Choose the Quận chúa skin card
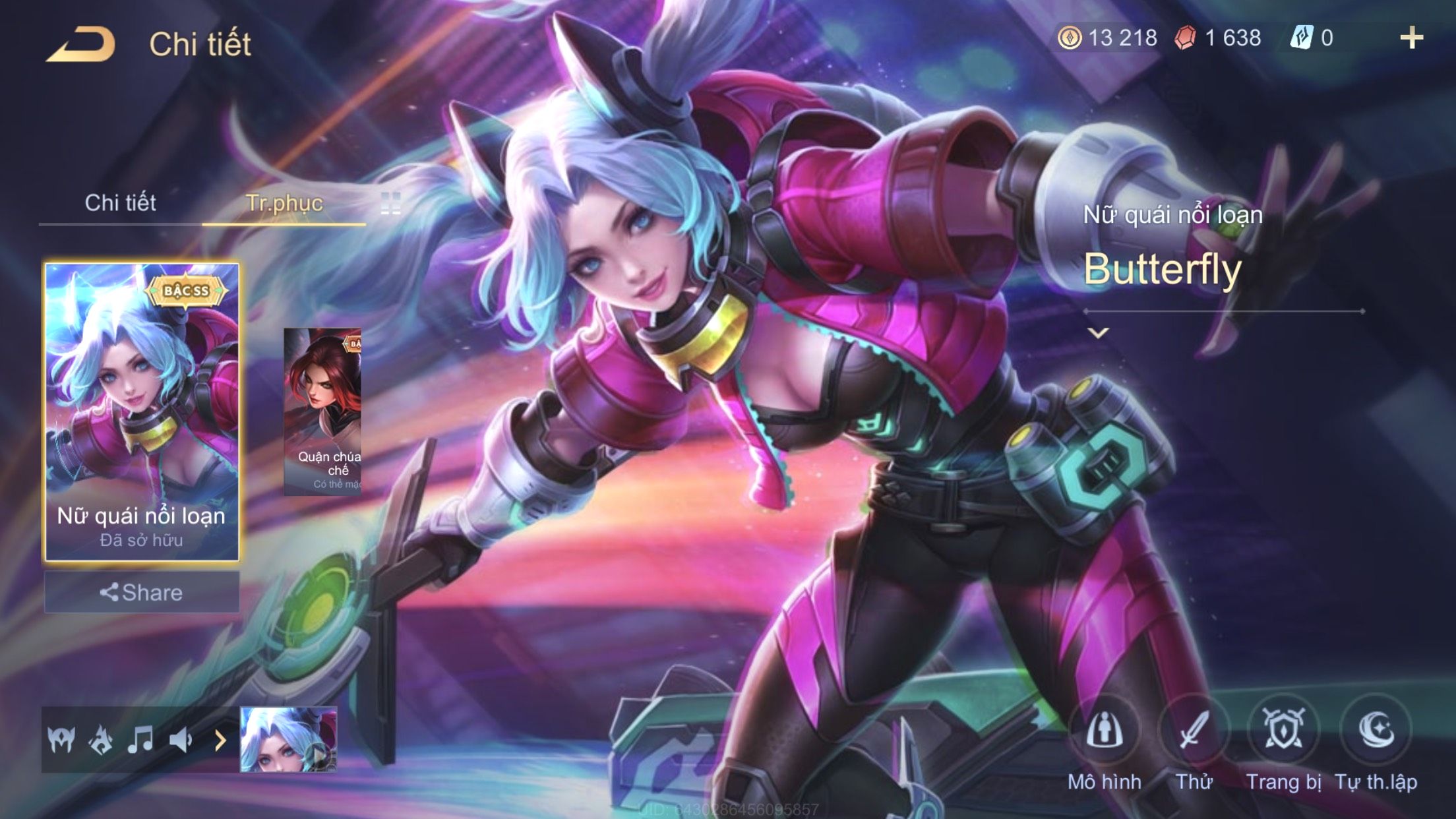Viewport: 1456px width, 819px height. 323,411
